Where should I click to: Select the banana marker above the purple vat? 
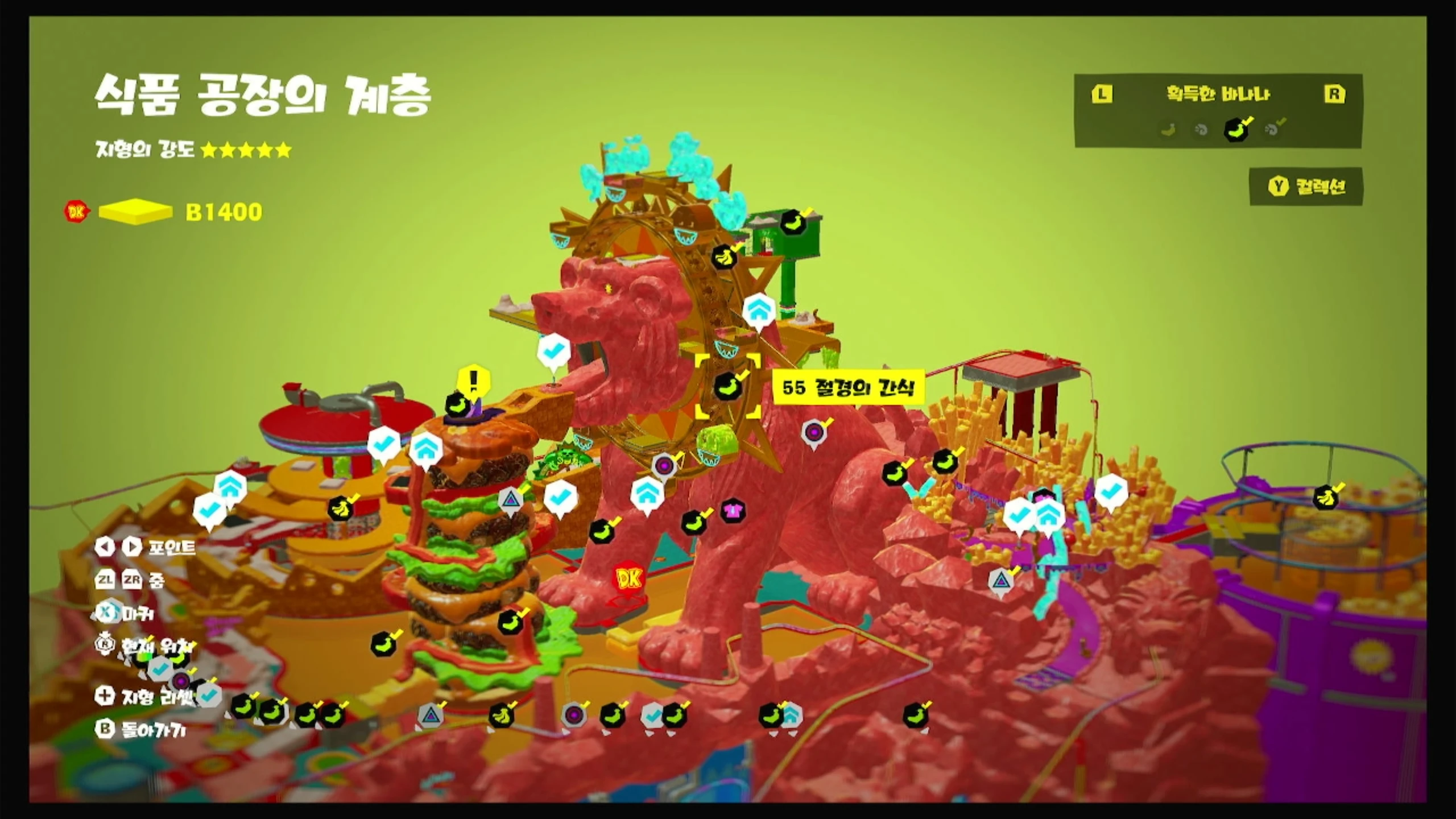[1326, 497]
